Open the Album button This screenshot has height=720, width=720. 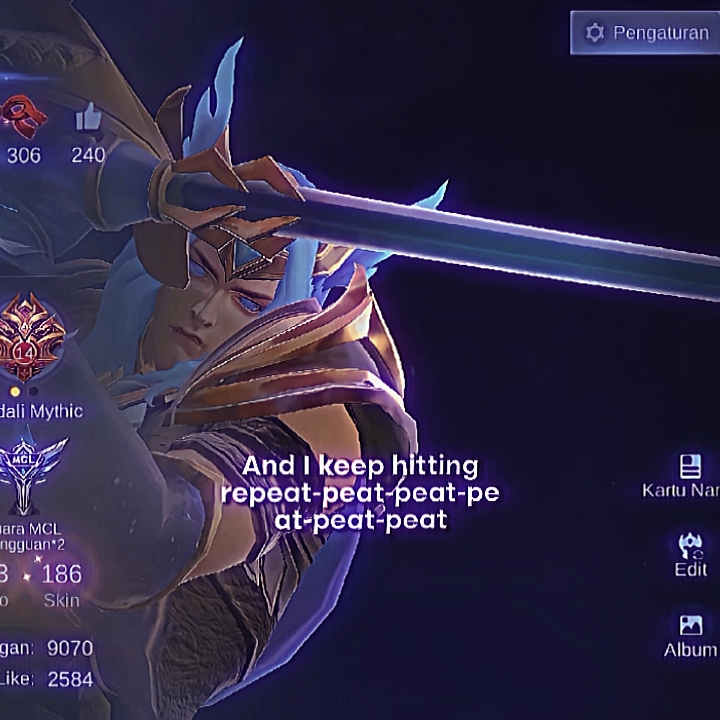click(x=691, y=636)
